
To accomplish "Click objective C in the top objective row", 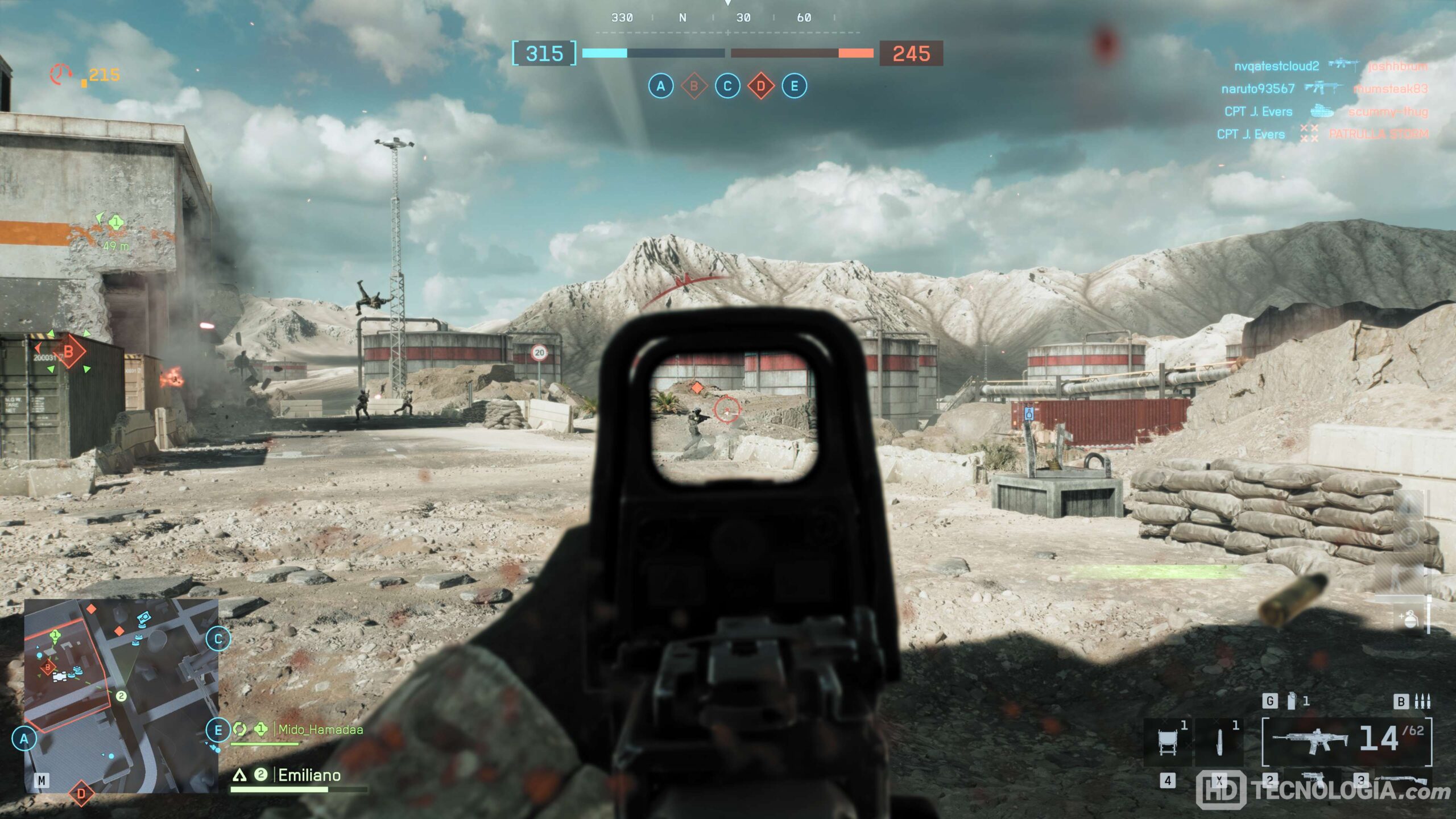I will pyautogui.click(x=727, y=86).
